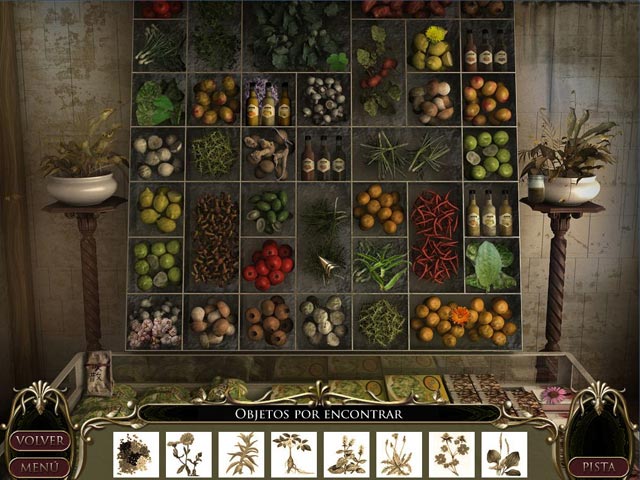Open the Menú button
The image size is (640, 480).
(40, 466)
